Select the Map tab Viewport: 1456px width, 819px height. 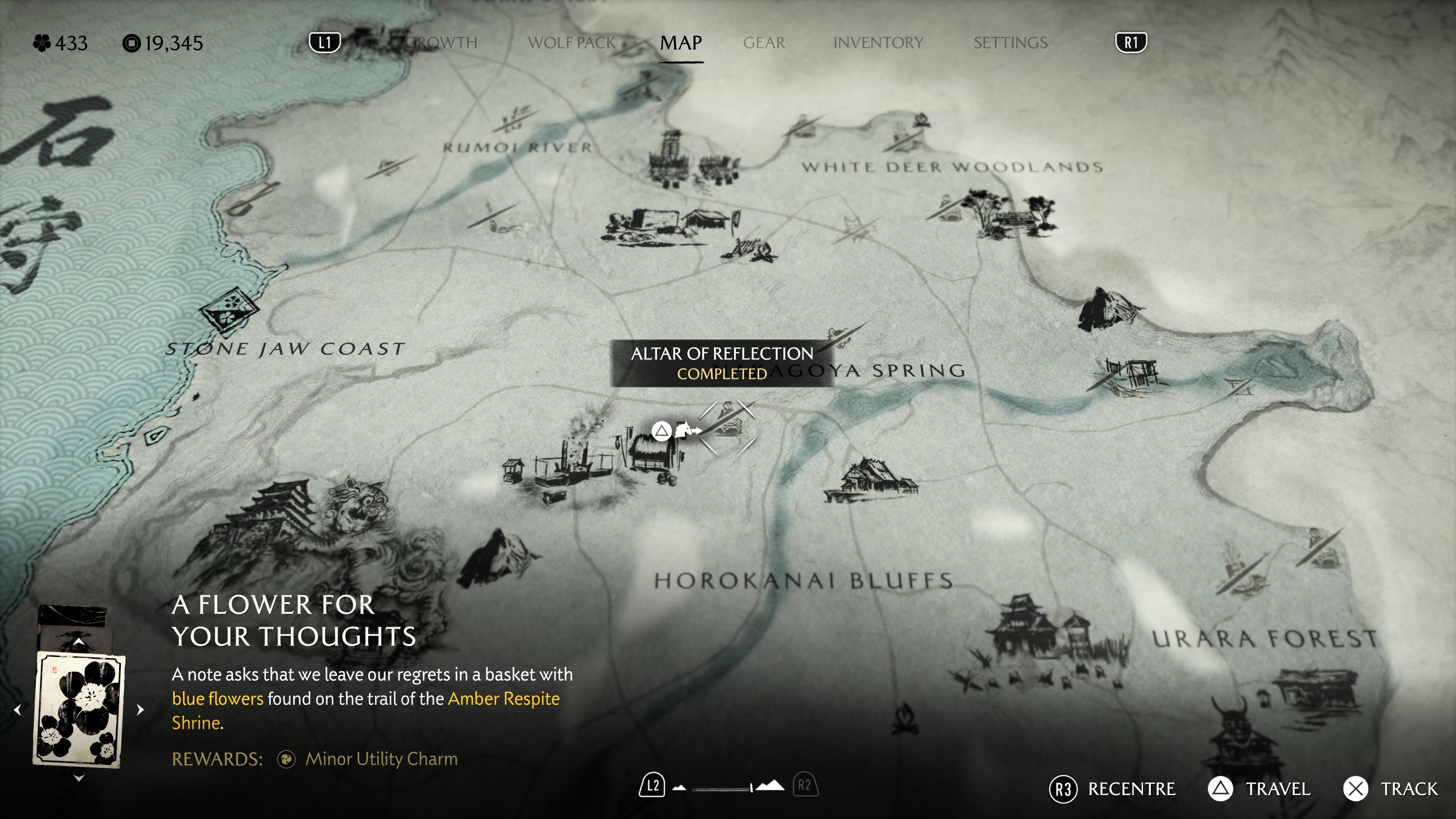pos(681,43)
